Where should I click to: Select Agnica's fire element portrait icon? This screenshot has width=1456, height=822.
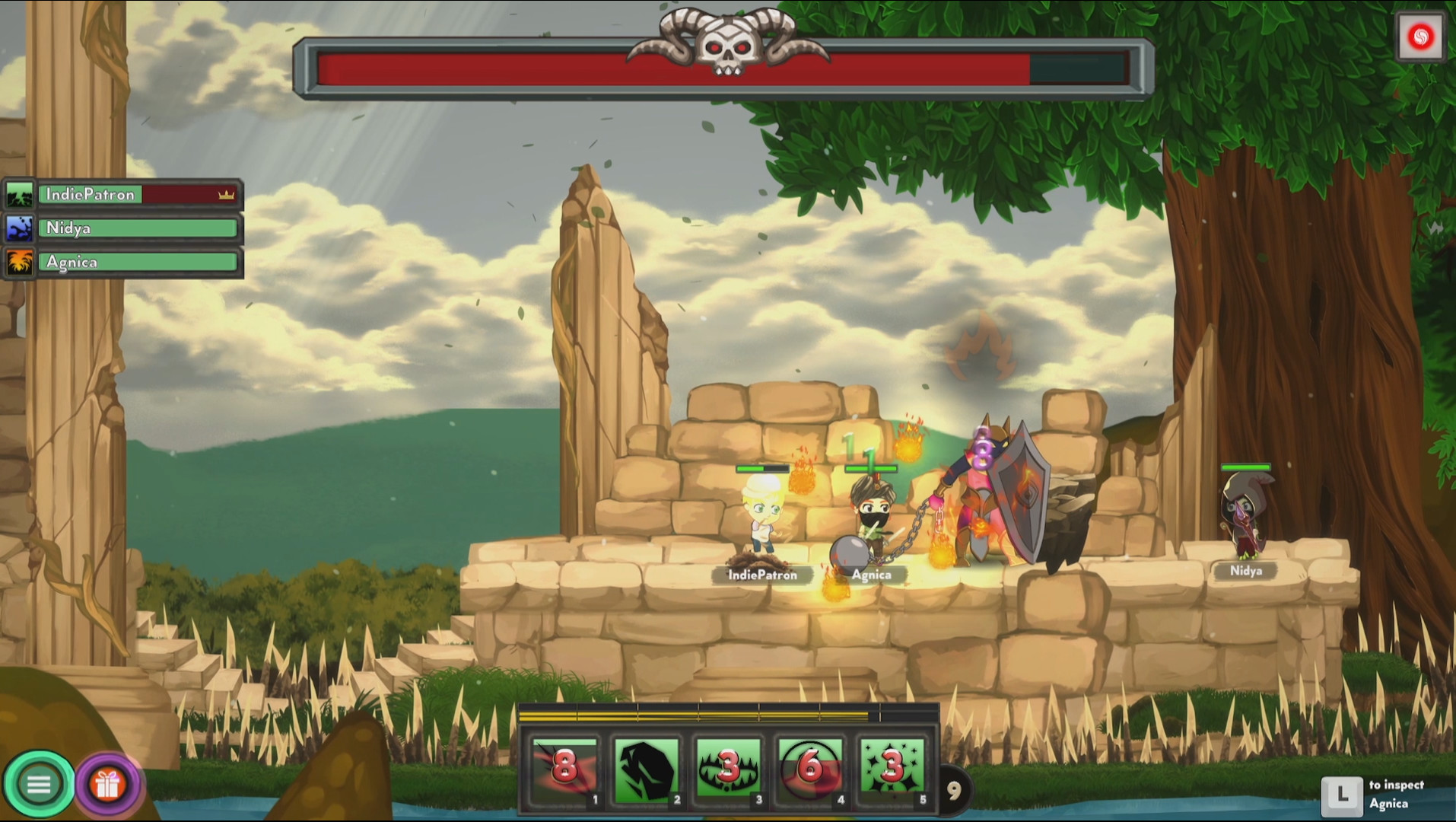(x=18, y=262)
